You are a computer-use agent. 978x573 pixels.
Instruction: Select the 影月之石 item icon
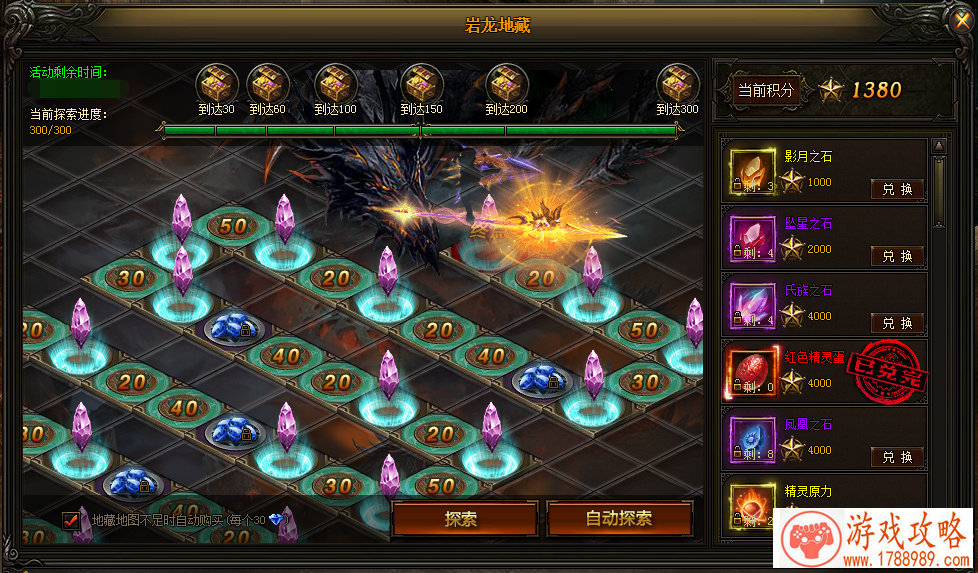point(750,171)
